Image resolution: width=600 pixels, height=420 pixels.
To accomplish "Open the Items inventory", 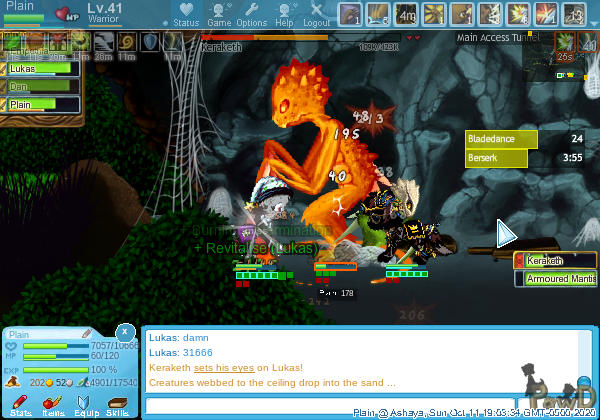I will coord(53,403).
